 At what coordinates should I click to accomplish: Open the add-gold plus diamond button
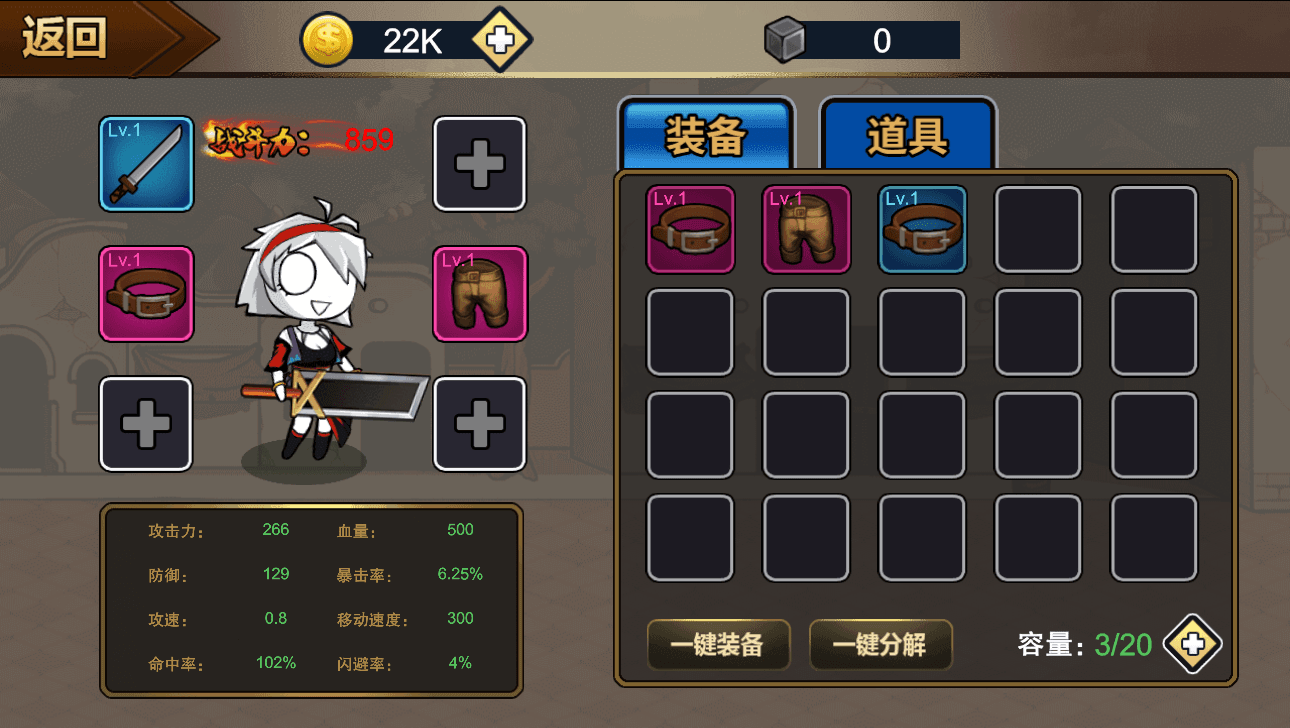[x=502, y=39]
